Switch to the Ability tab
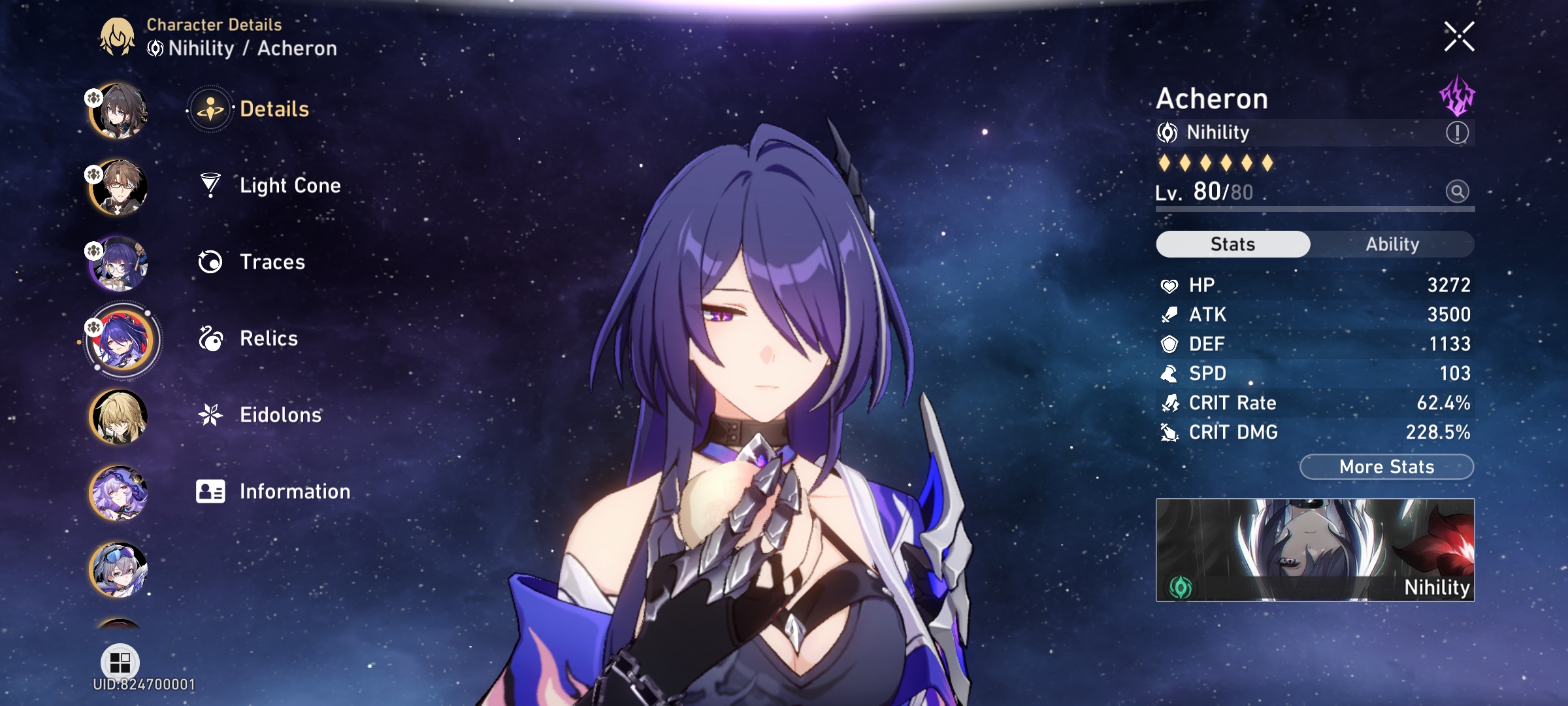This screenshot has height=706, width=1568. (x=1393, y=244)
